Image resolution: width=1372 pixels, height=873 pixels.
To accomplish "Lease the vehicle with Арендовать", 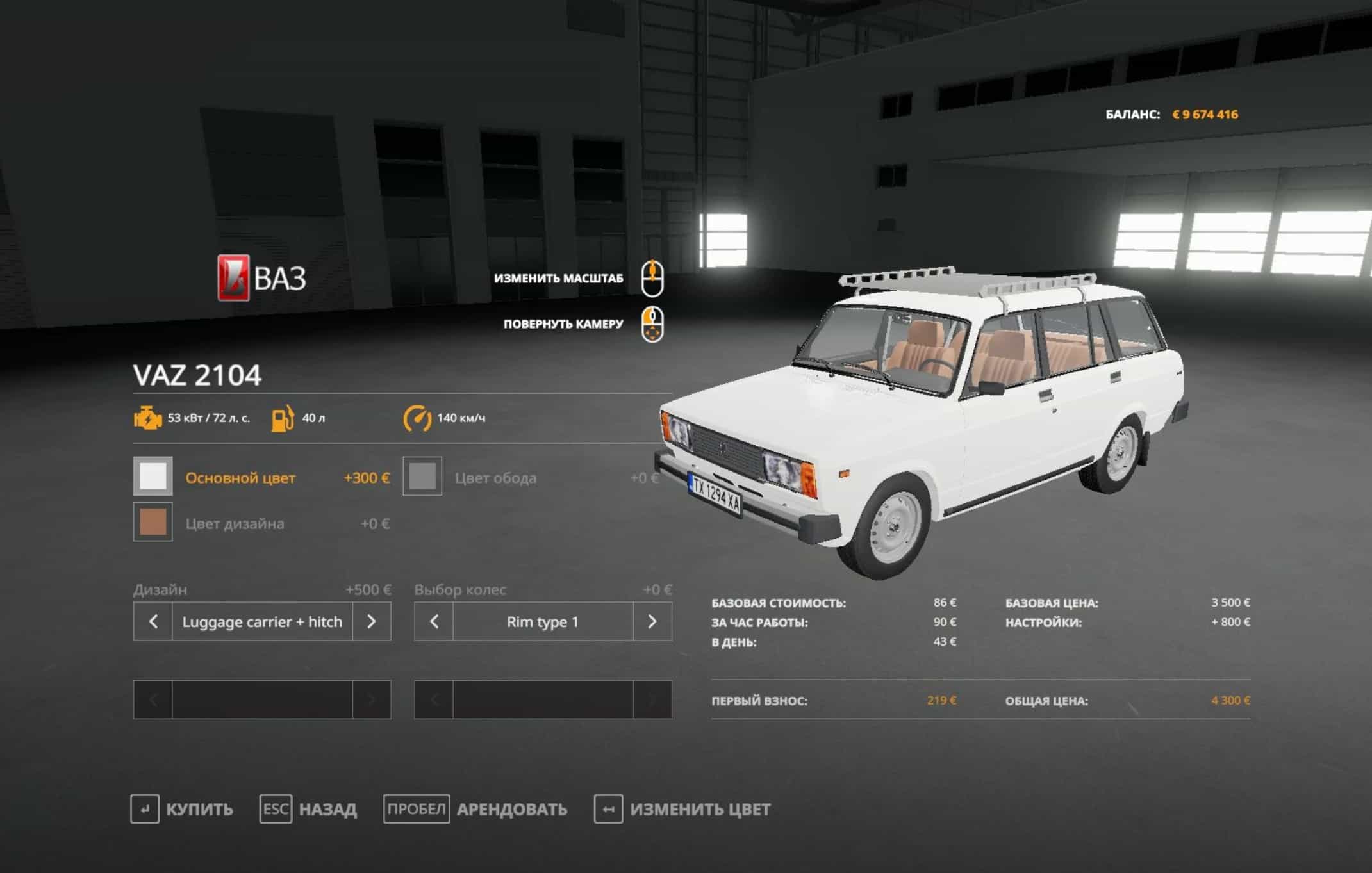I will coord(475,809).
